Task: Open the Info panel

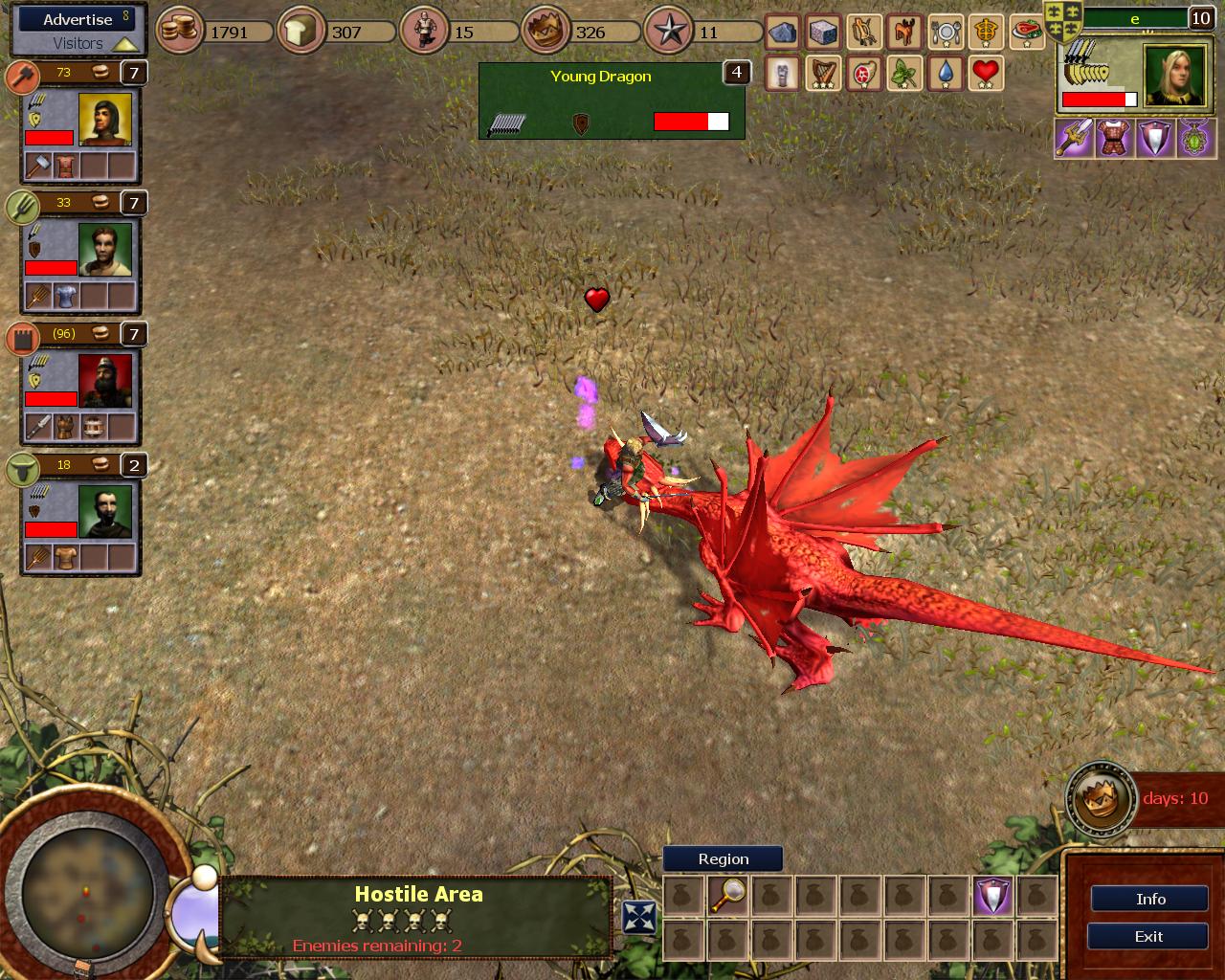Action: [x=1149, y=899]
